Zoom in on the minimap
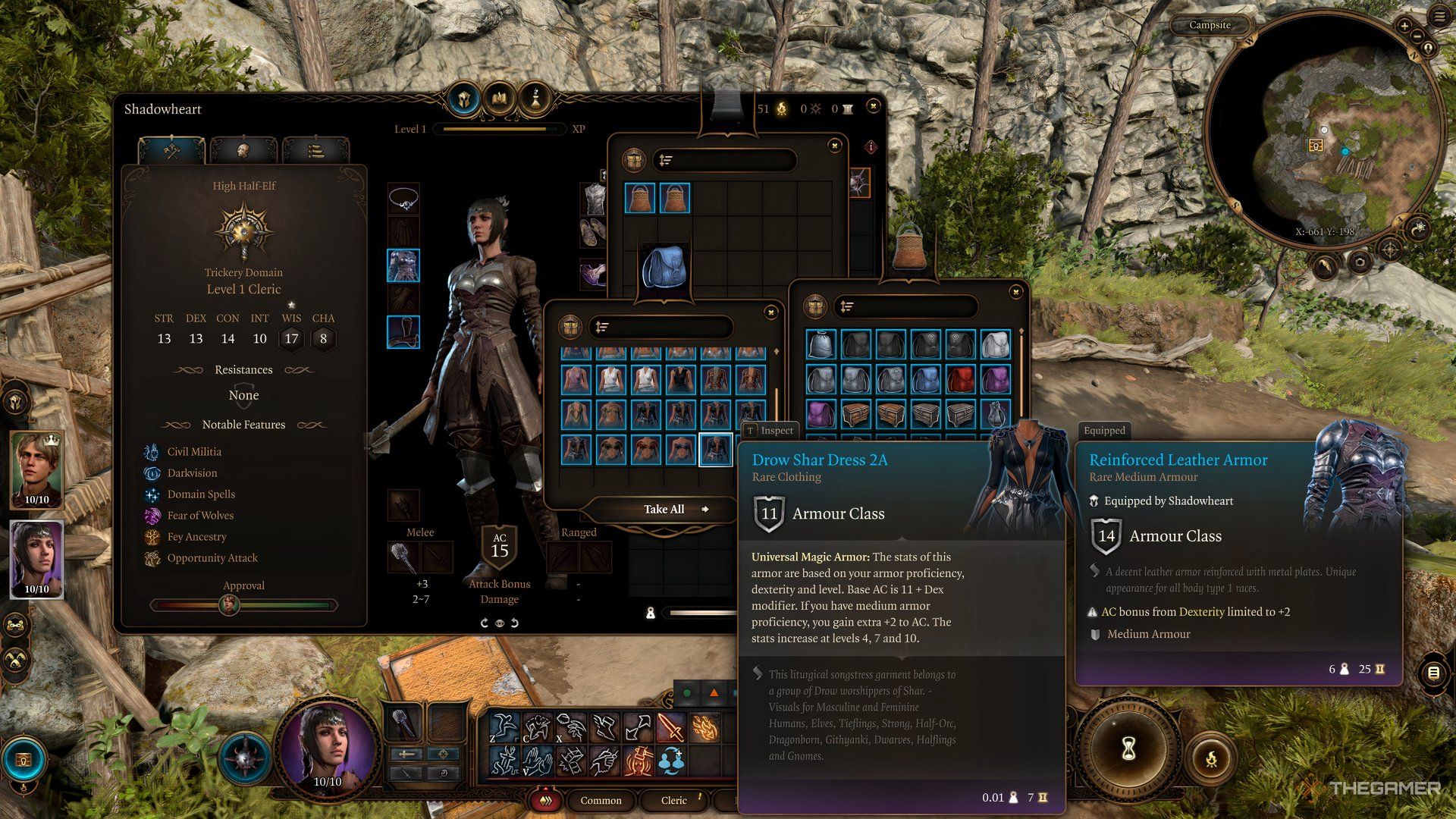Screen dimensions: 1456x819 1404,26
